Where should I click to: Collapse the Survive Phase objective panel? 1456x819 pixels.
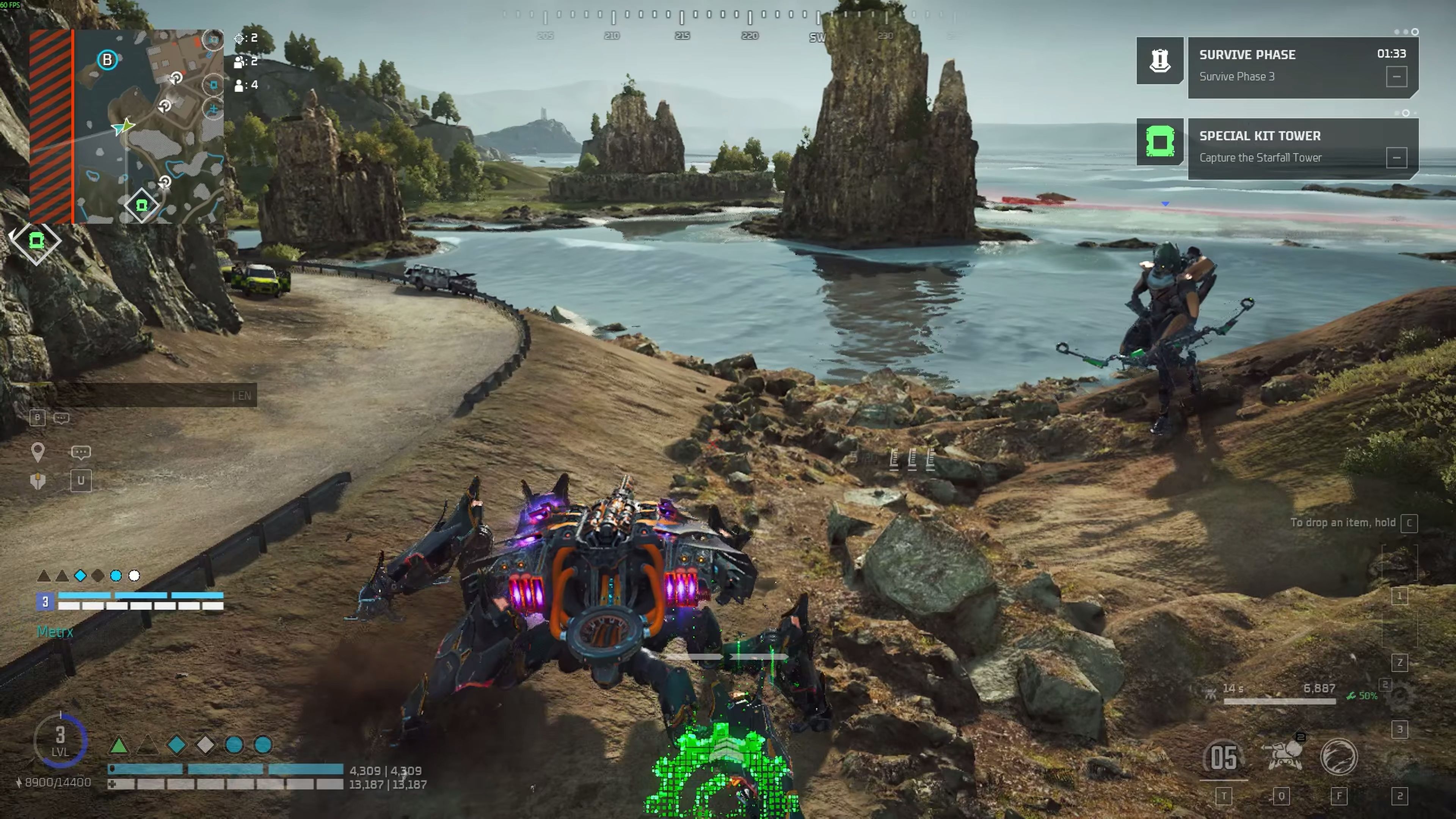(x=1396, y=77)
